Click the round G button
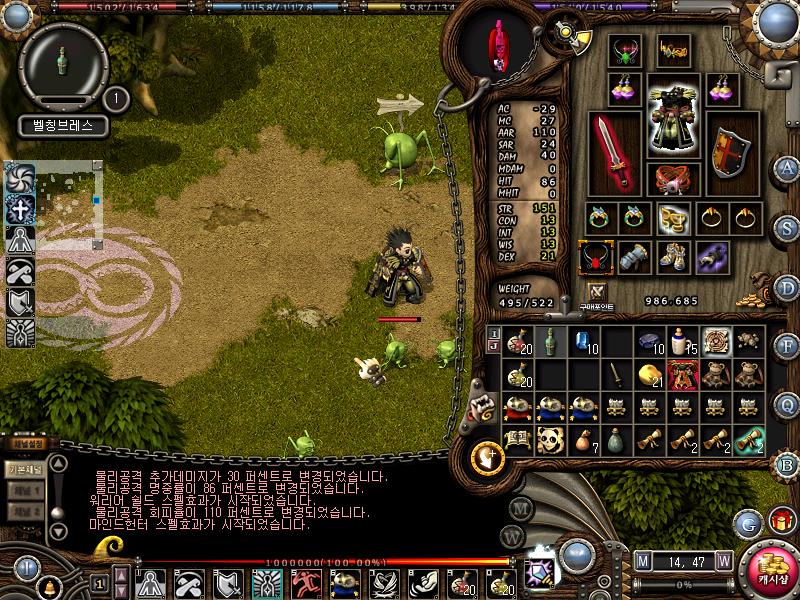800x600 pixels. pos(747,522)
